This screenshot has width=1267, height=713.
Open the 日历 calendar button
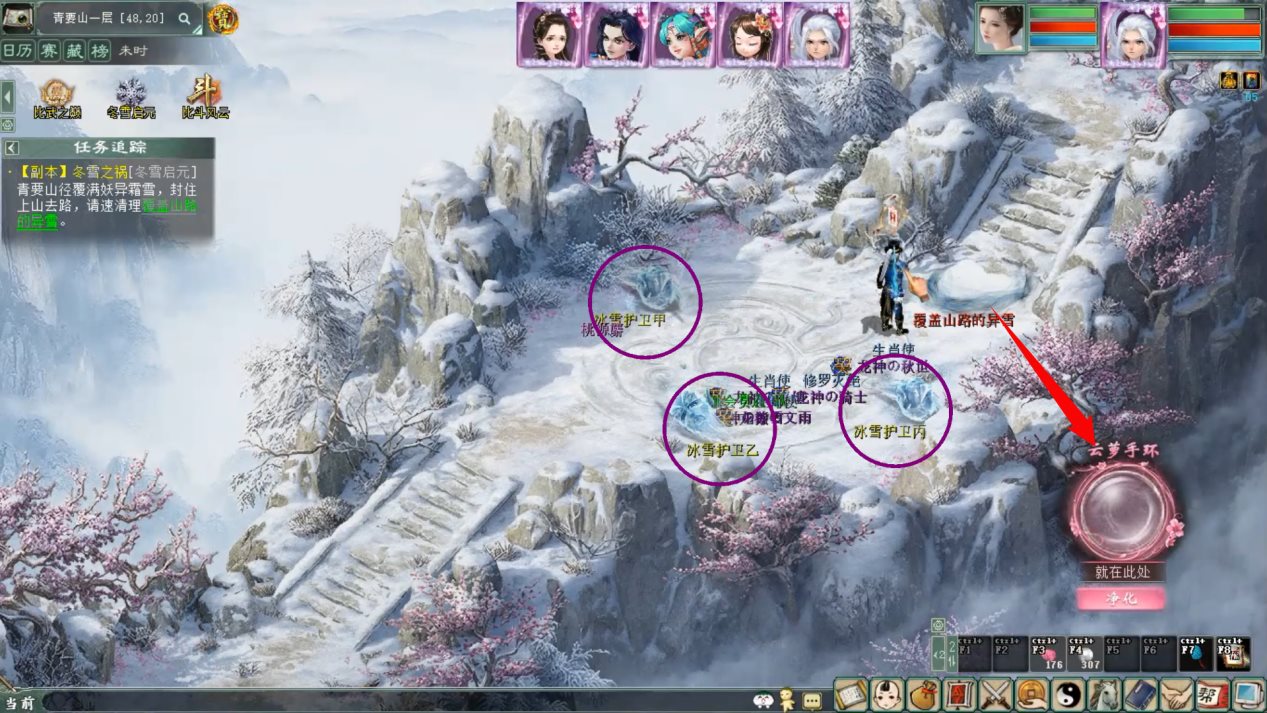pyautogui.click(x=15, y=50)
